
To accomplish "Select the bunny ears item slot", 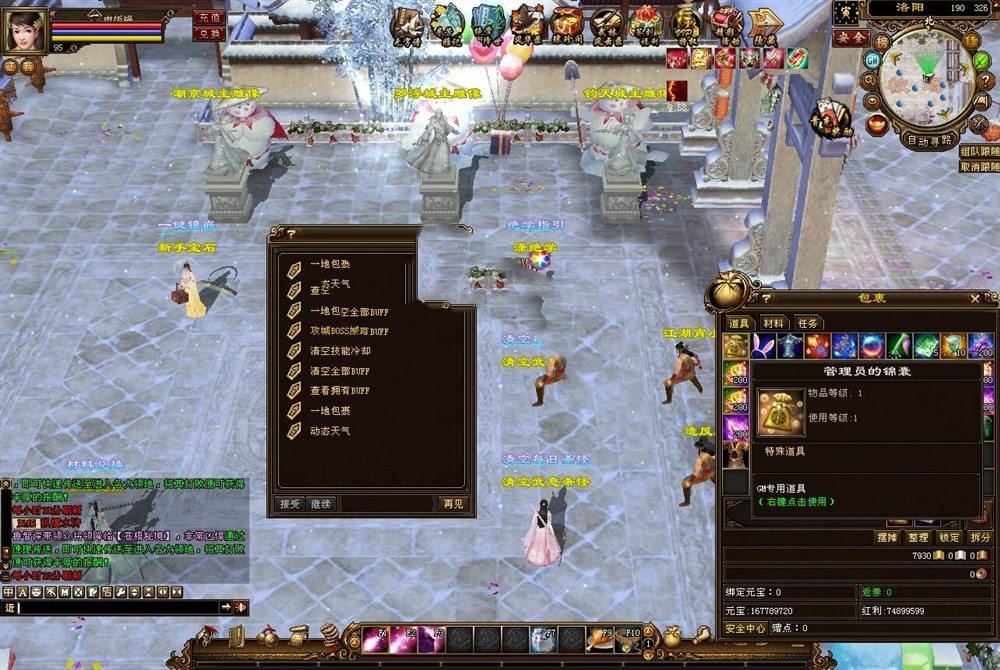I will click(x=764, y=346).
